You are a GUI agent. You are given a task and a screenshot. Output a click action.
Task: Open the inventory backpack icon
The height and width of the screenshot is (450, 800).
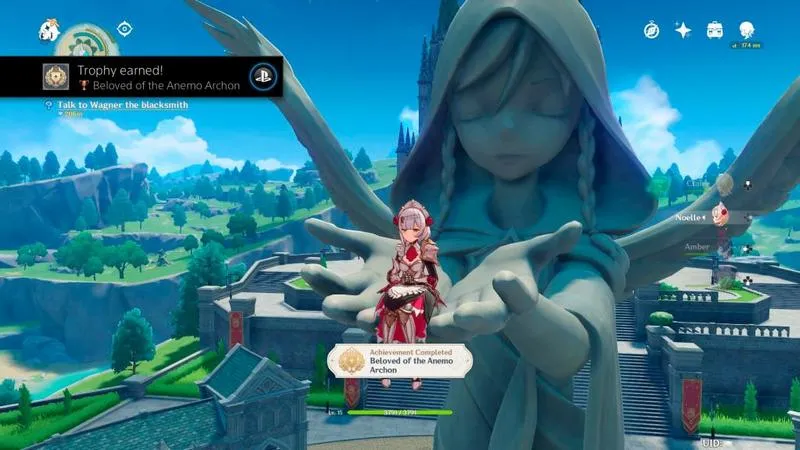(x=715, y=30)
